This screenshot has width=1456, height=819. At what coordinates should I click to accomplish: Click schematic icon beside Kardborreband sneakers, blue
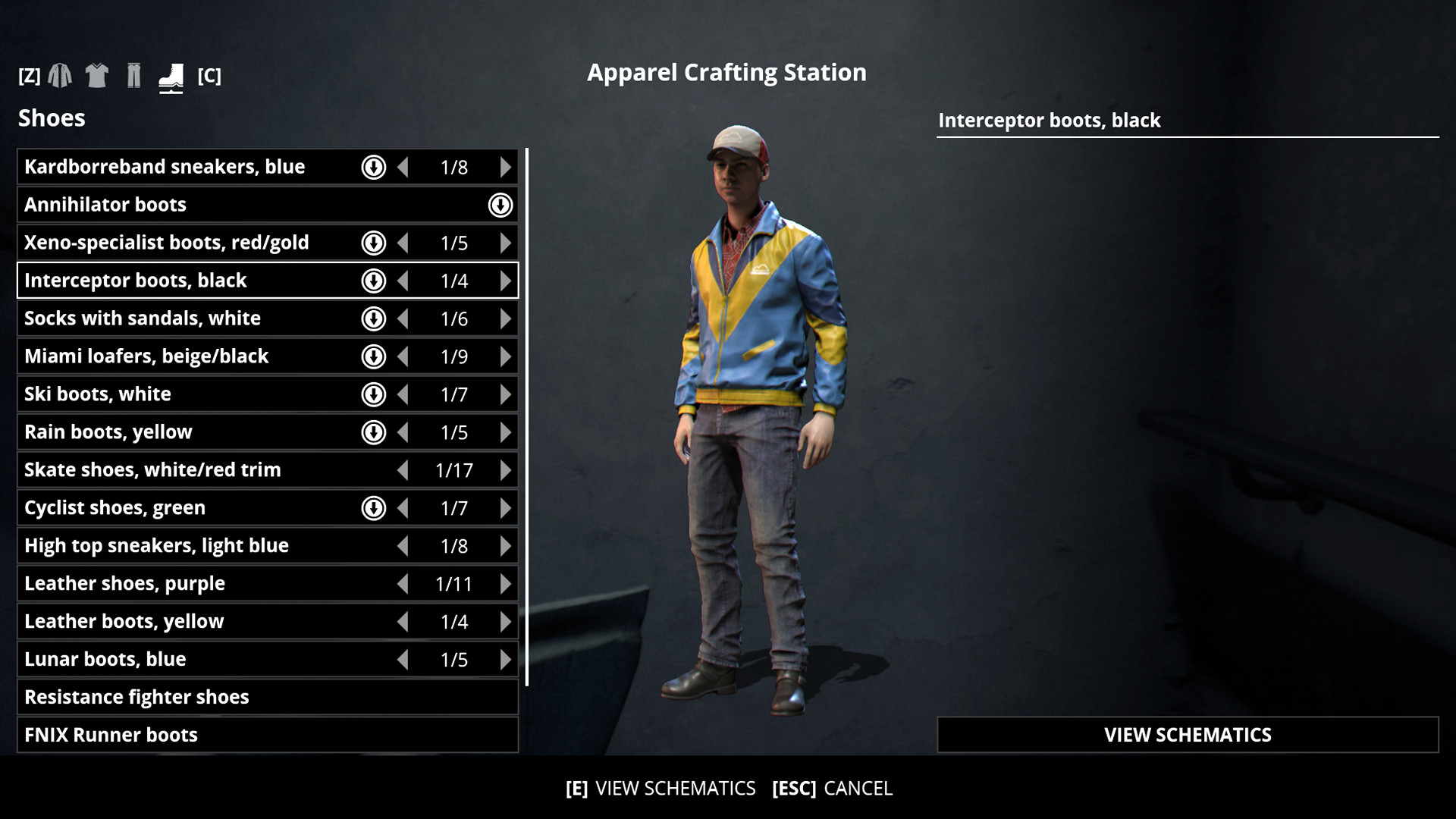click(x=374, y=167)
